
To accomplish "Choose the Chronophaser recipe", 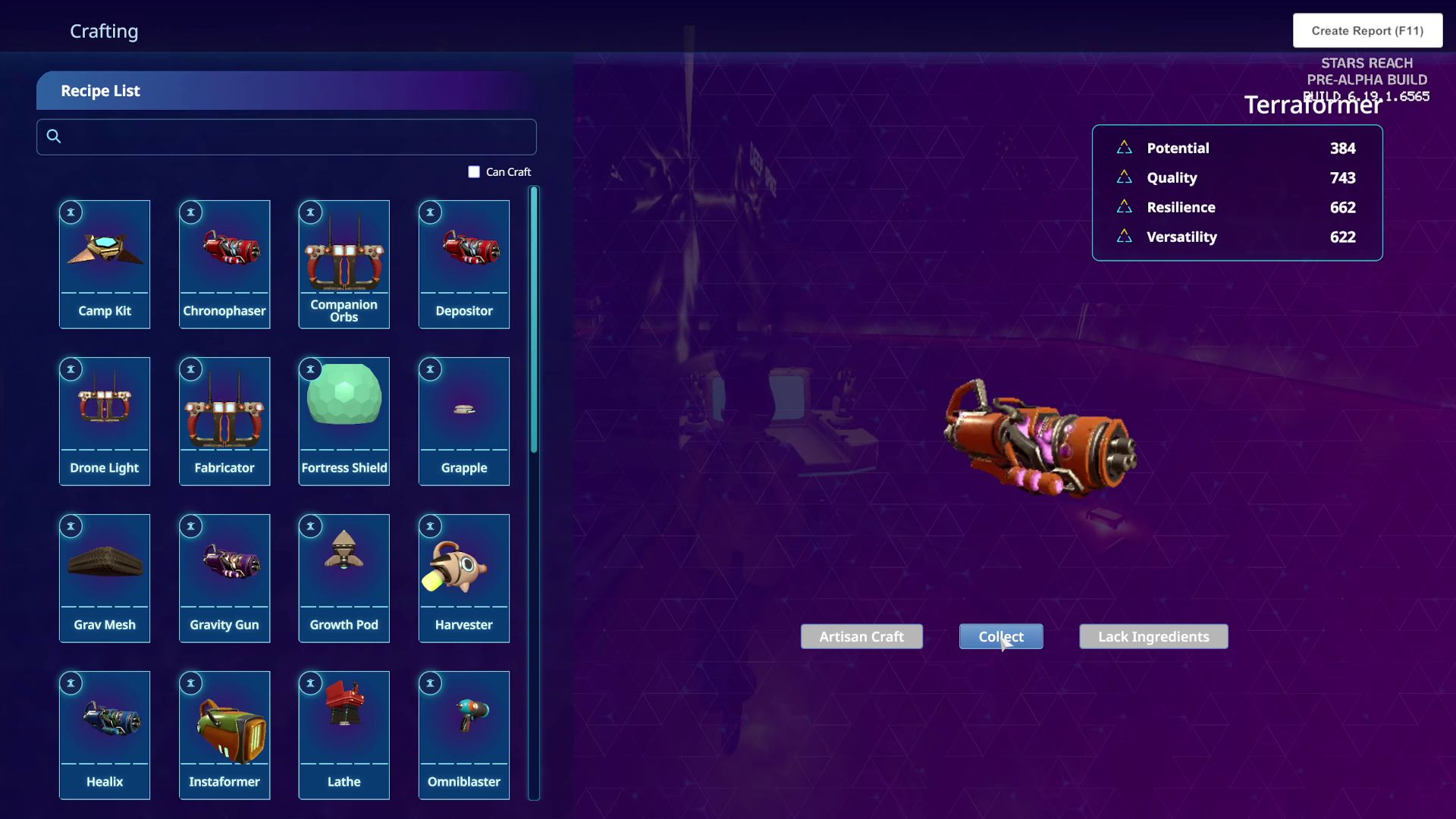I will 224,264.
